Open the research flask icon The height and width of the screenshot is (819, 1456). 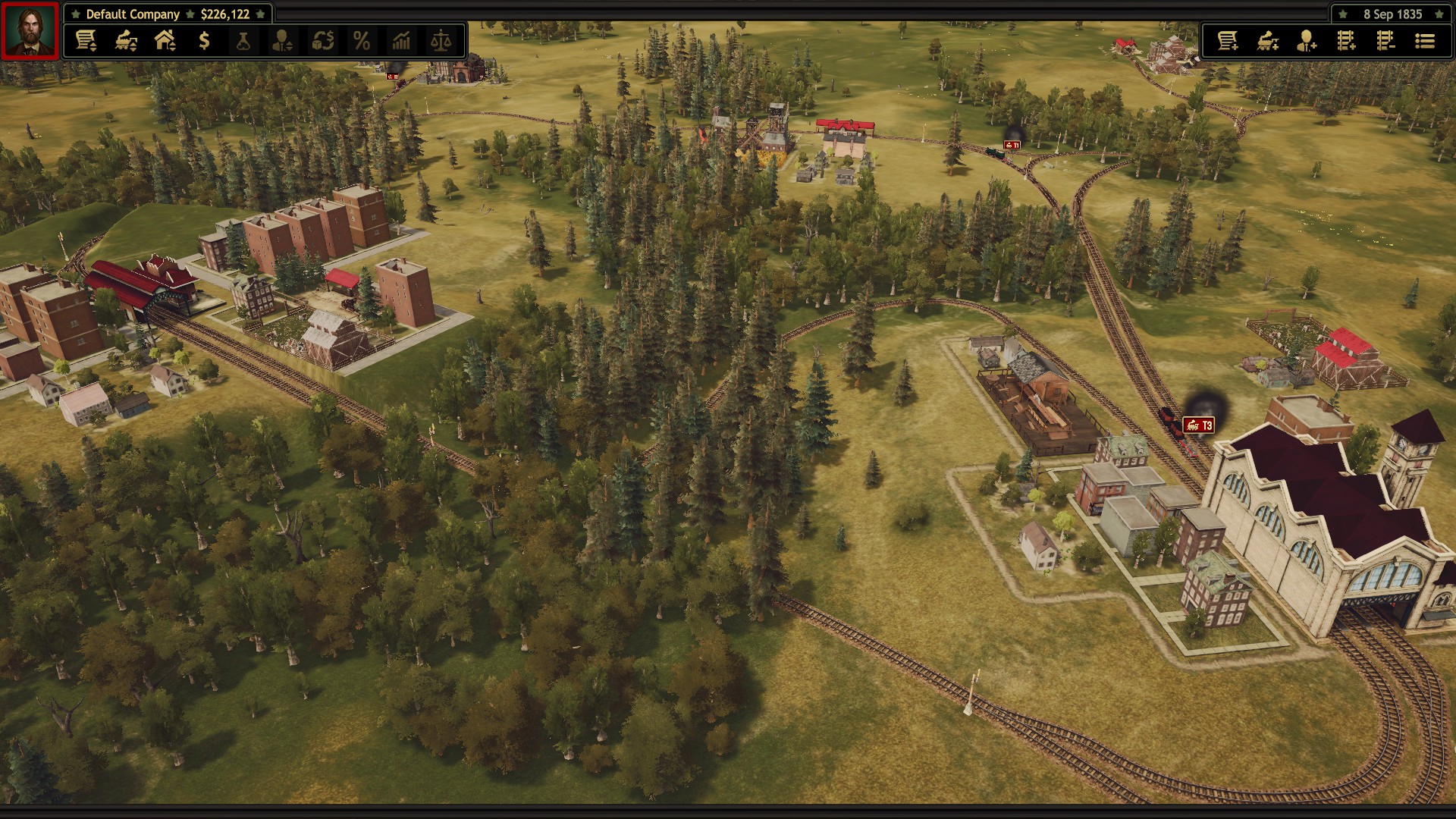coord(243,41)
